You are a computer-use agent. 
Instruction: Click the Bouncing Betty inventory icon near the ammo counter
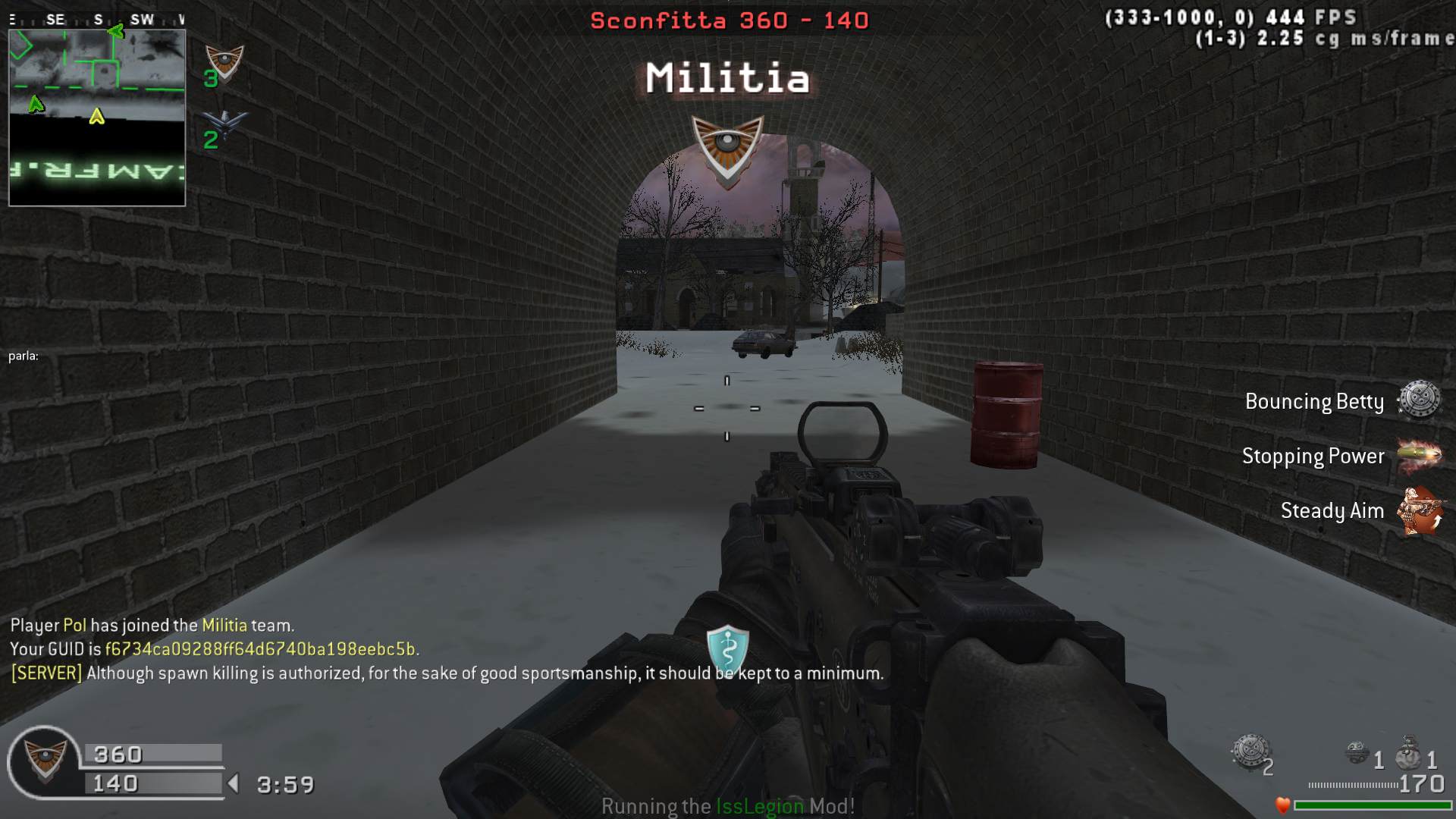tap(1250, 752)
